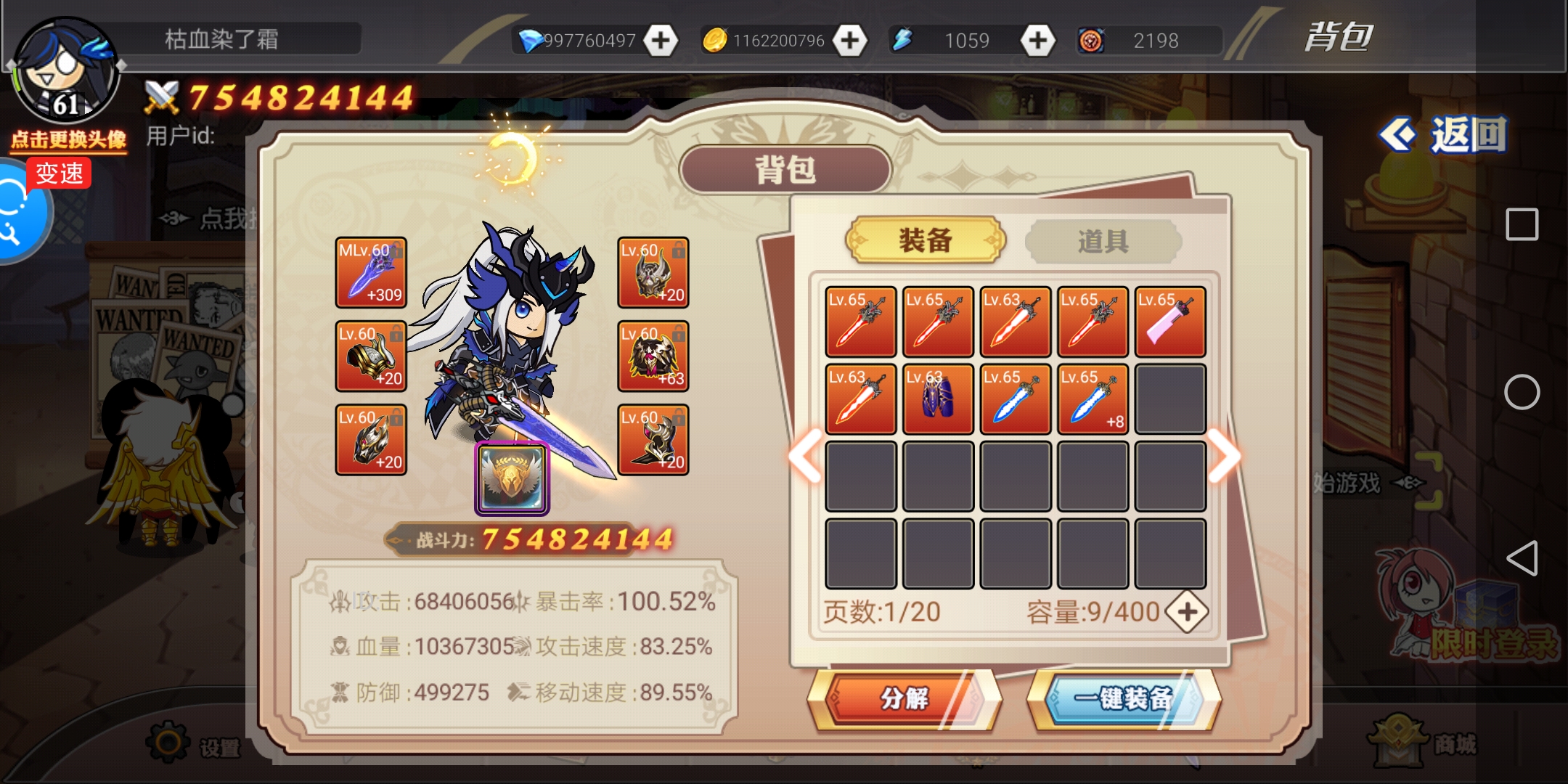
Task: Add gold coins with the plus button
Action: [x=849, y=41]
